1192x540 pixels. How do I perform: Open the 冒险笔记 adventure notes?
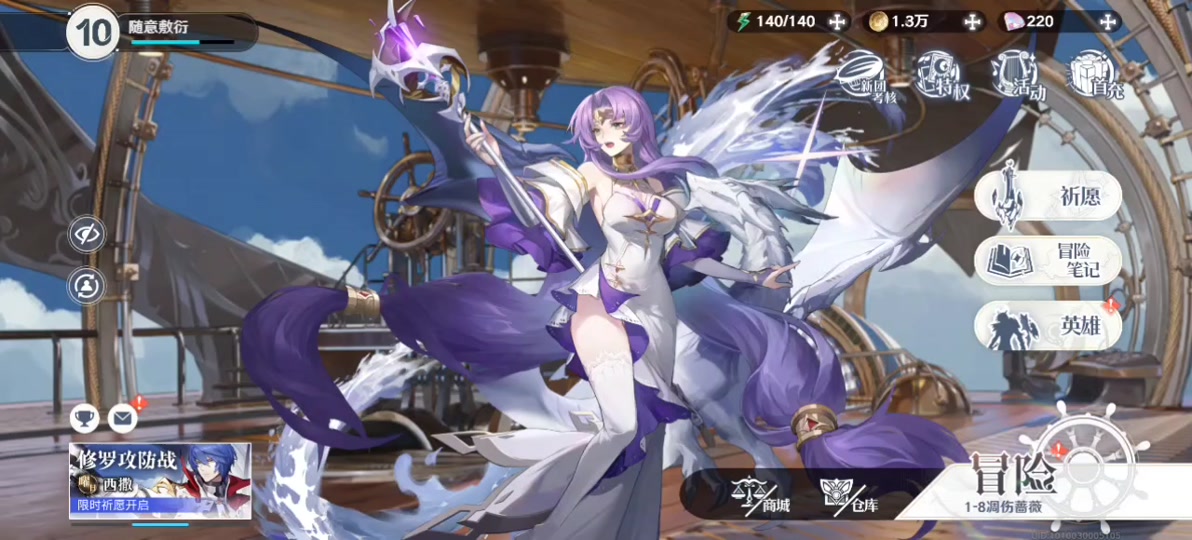[x=1047, y=260]
